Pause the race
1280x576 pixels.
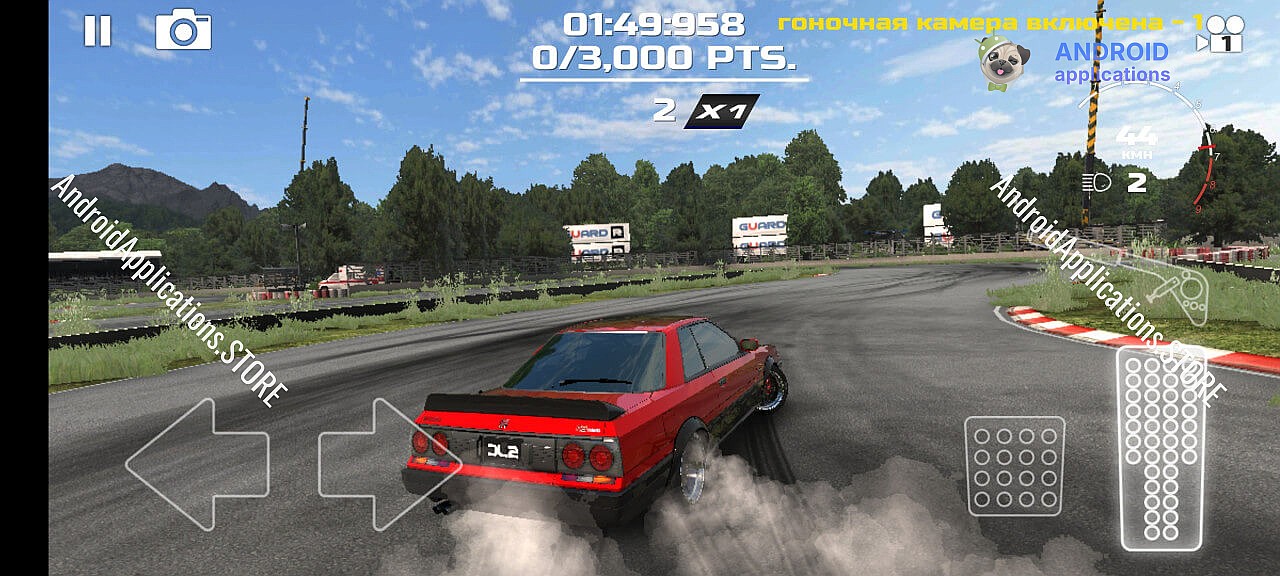(97, 31)
